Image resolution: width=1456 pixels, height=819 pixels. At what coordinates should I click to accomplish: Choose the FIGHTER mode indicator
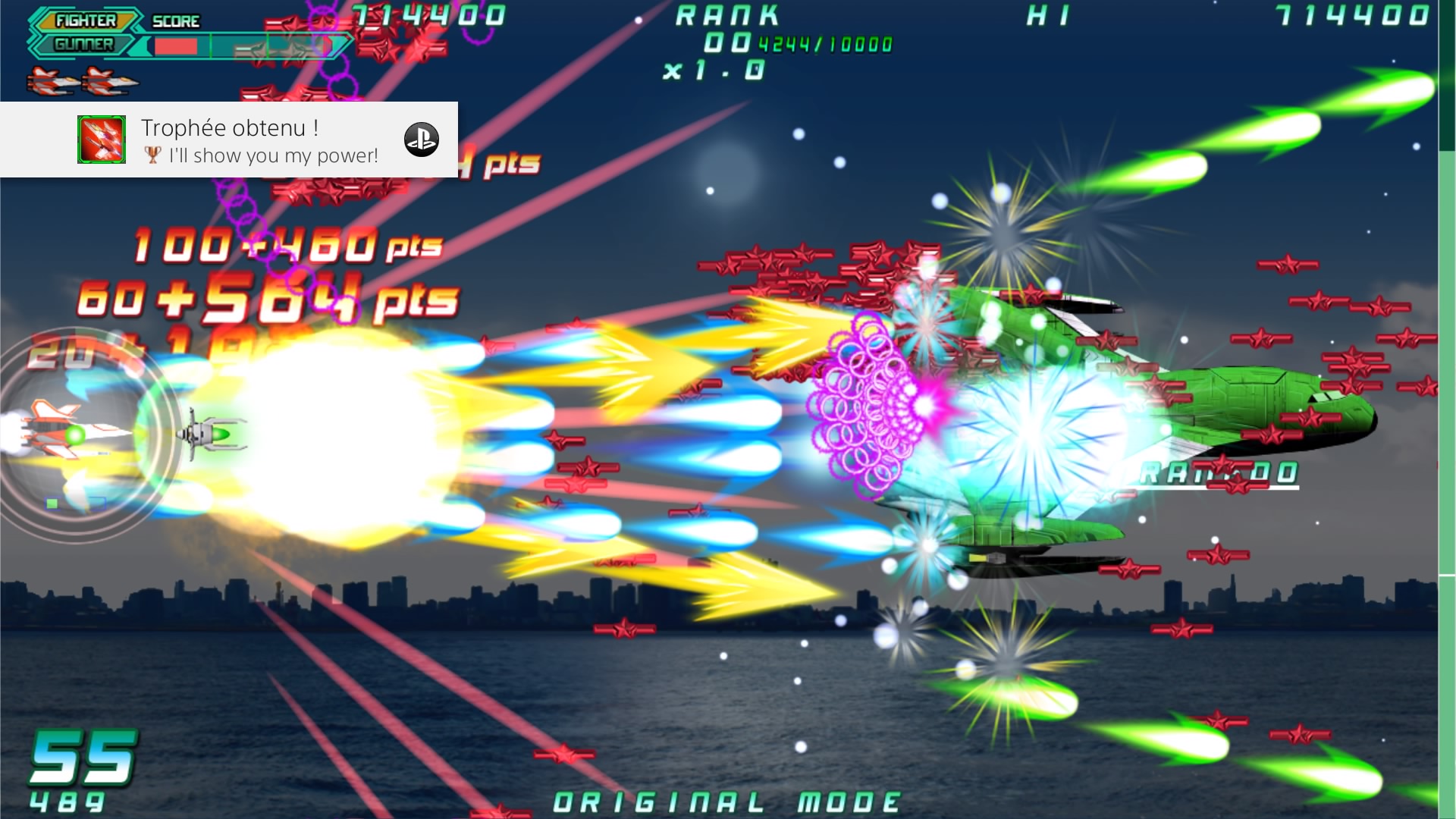click(x=85, y=20)
